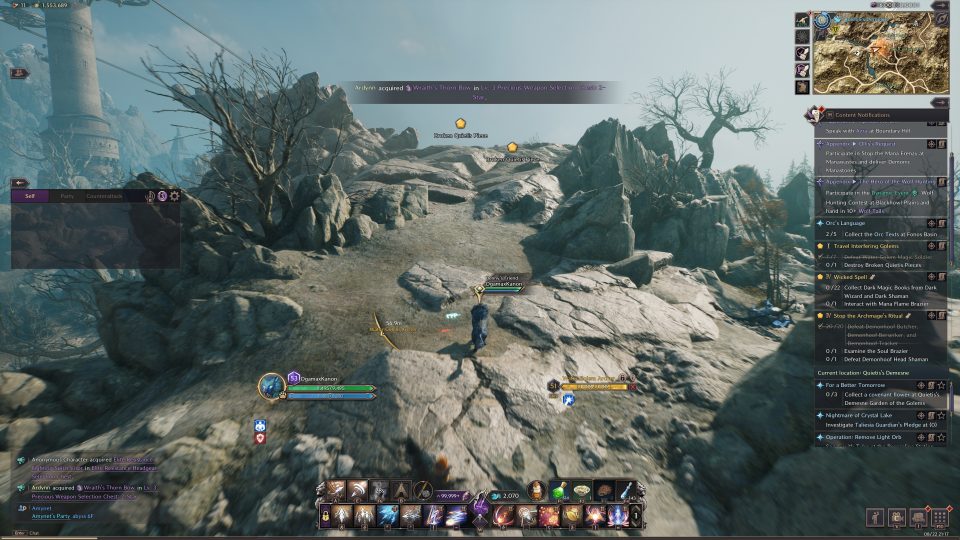This screenshot has height=540, width=960.
Task: Collapse the minimap with the arrow button
Action: point(939,6)
